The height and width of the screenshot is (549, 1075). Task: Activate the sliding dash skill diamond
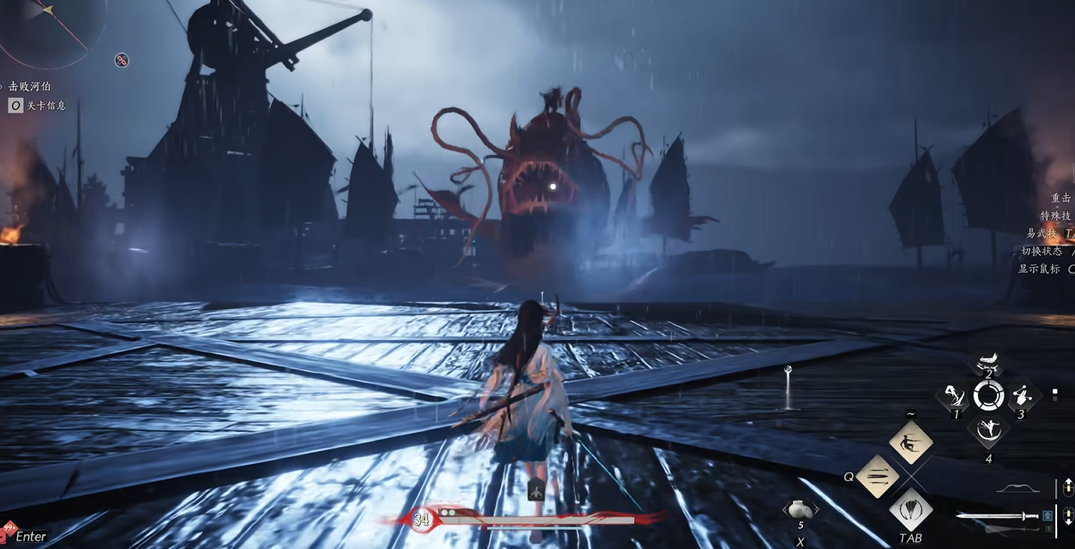[911, 443]
